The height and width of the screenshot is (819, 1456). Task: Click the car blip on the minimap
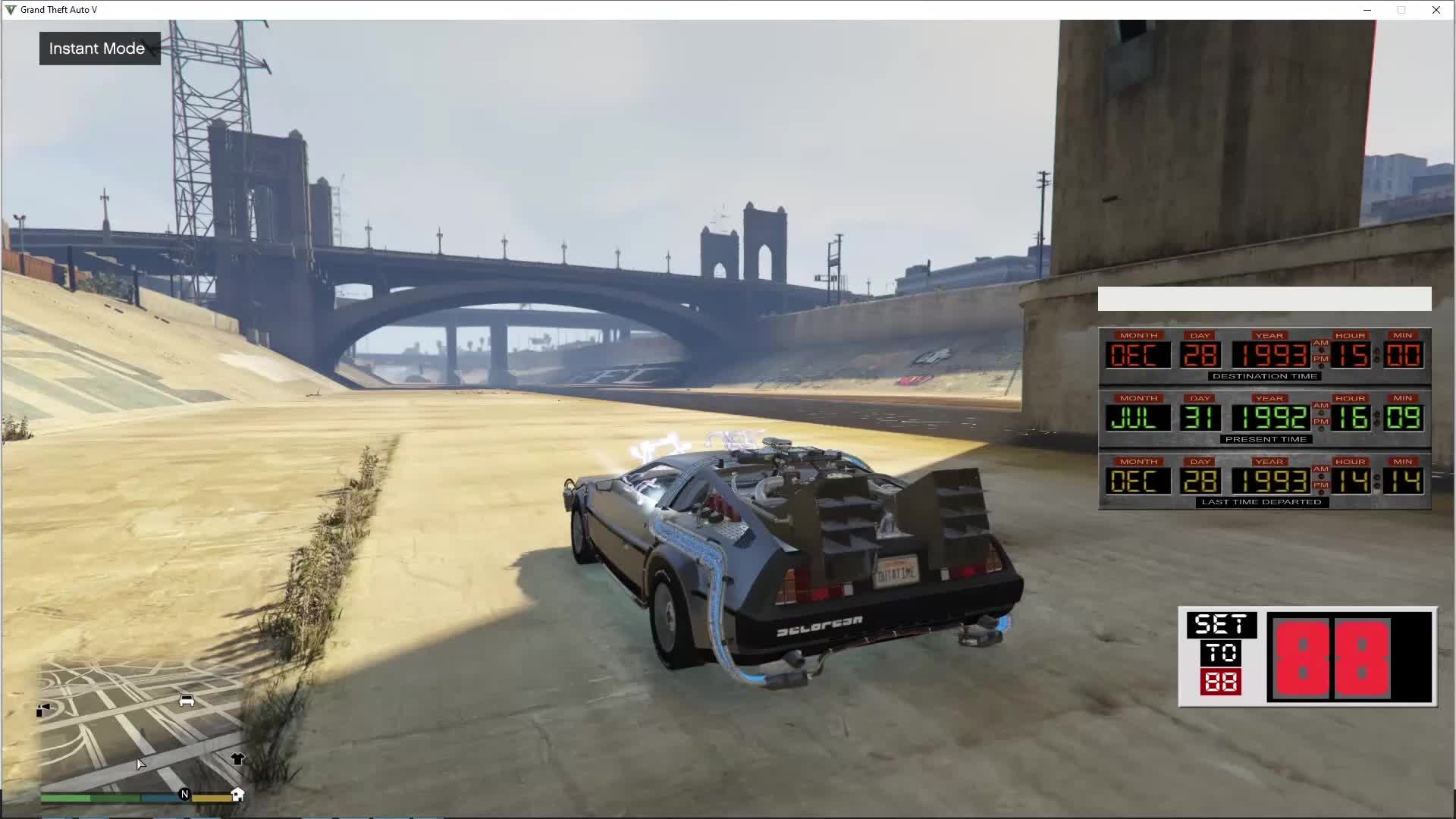pyautogui.click(x=186, y=700)
